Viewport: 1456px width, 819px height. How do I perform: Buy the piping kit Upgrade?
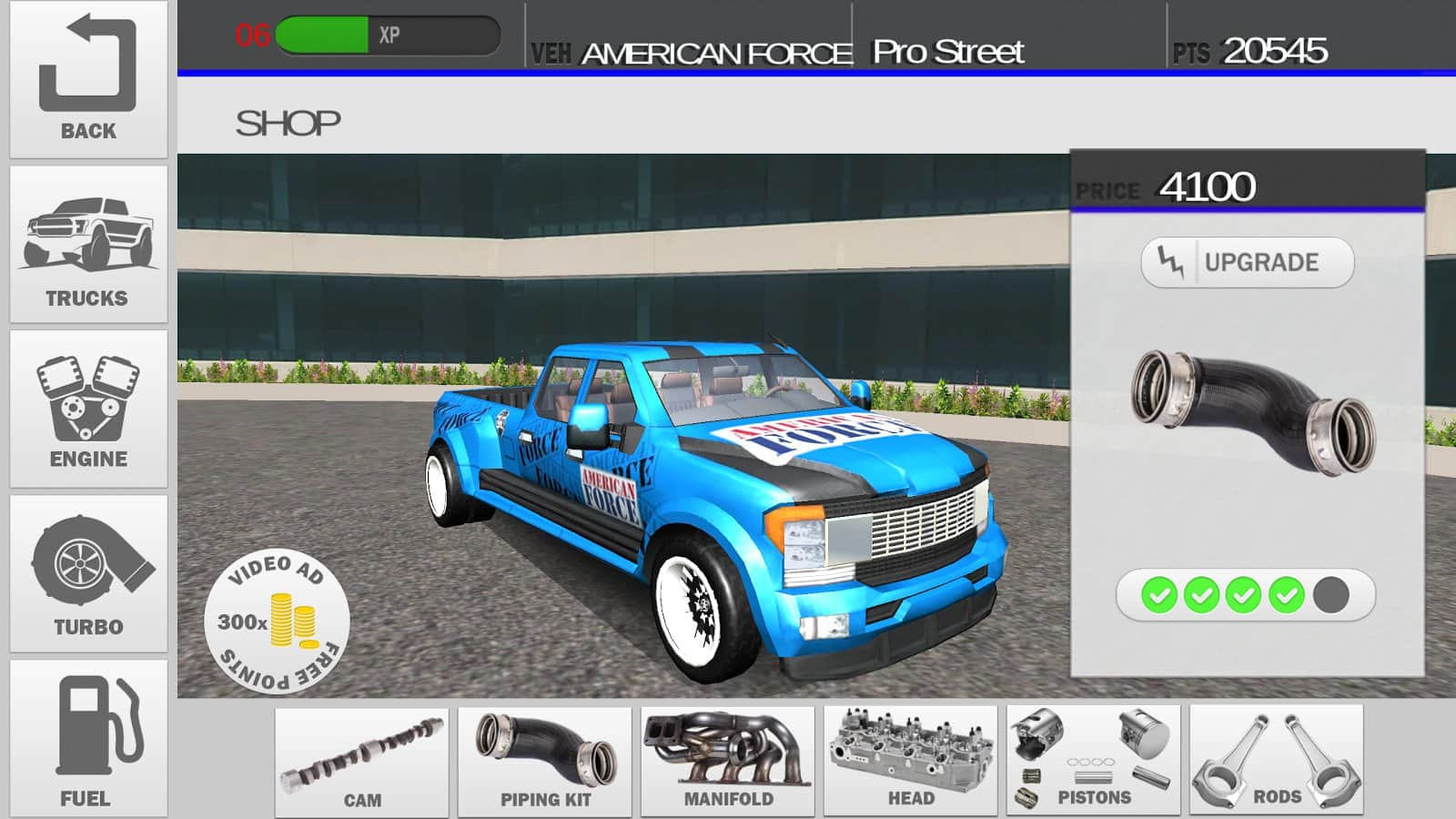pyautogui.click(x=1248, y=263)
